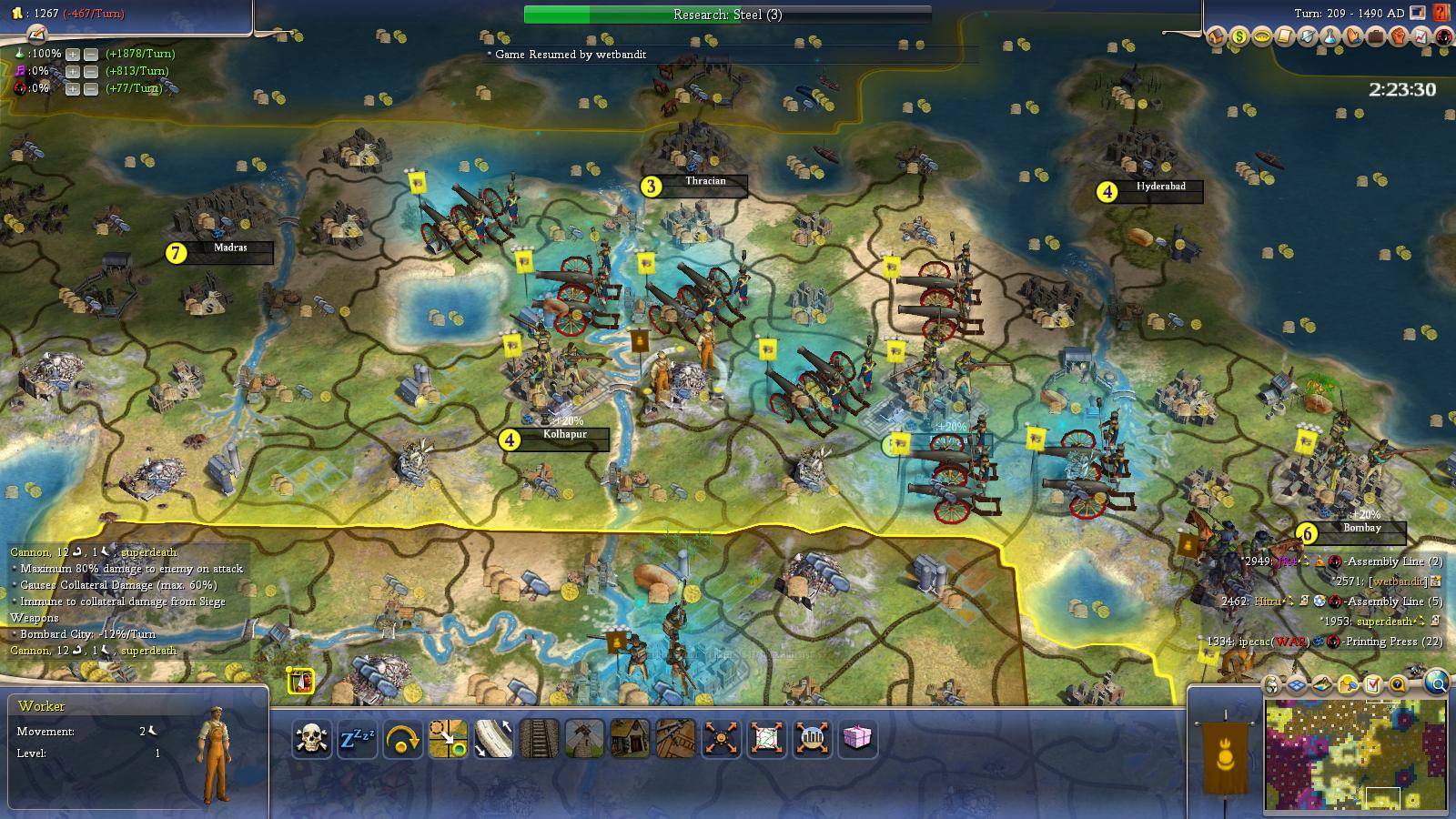The image size is (1456, 819).
Task: Toggle the scoreboard with the checkmark icon
Action: pos(1372,684)
